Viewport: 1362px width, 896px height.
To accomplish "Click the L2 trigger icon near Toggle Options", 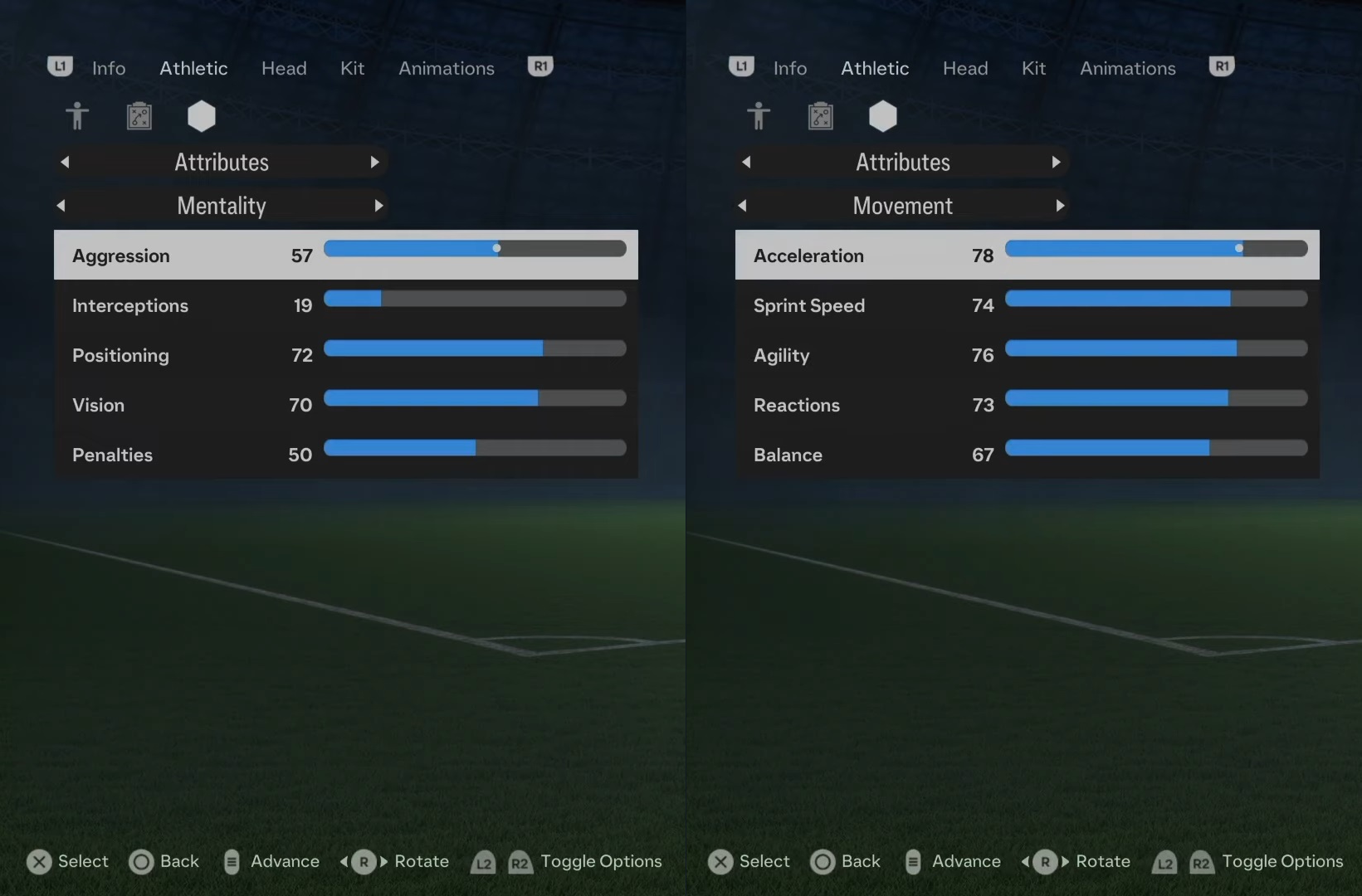I will tap(483, 863).
